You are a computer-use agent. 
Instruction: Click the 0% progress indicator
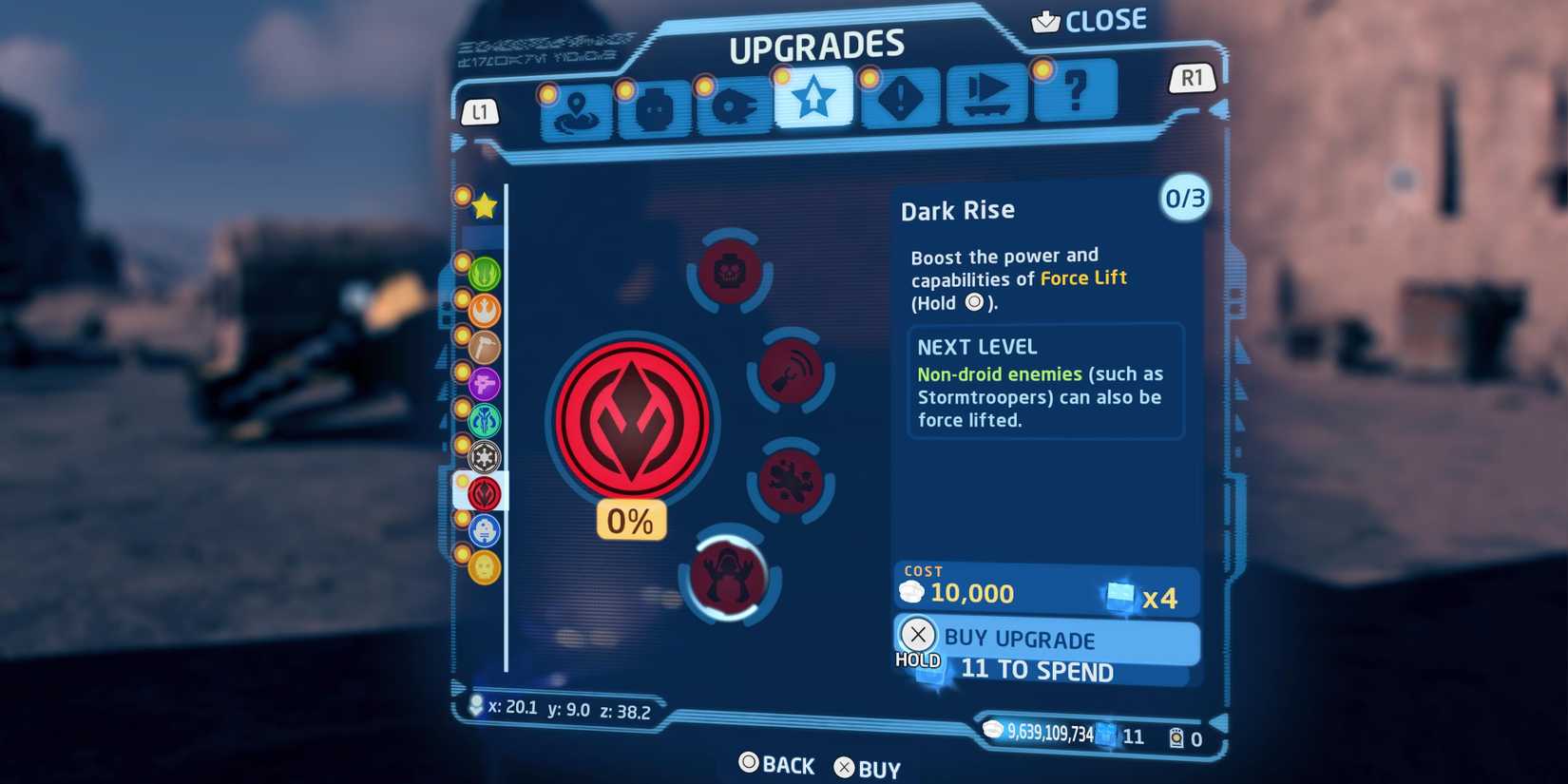(629, 520)
